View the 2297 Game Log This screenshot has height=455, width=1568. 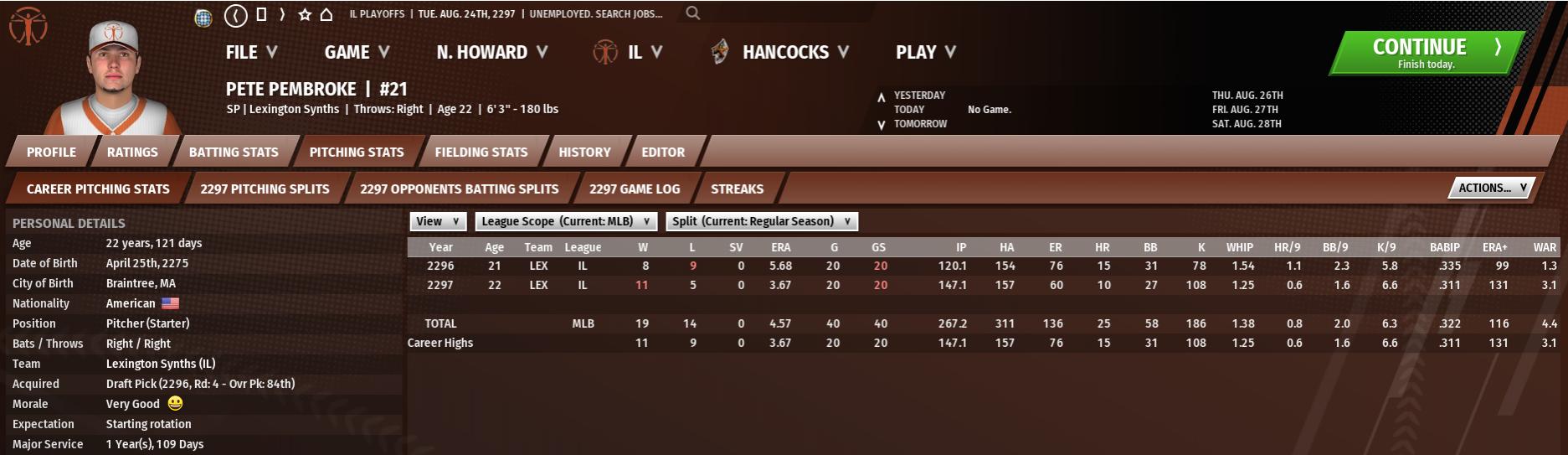point(634,189)
